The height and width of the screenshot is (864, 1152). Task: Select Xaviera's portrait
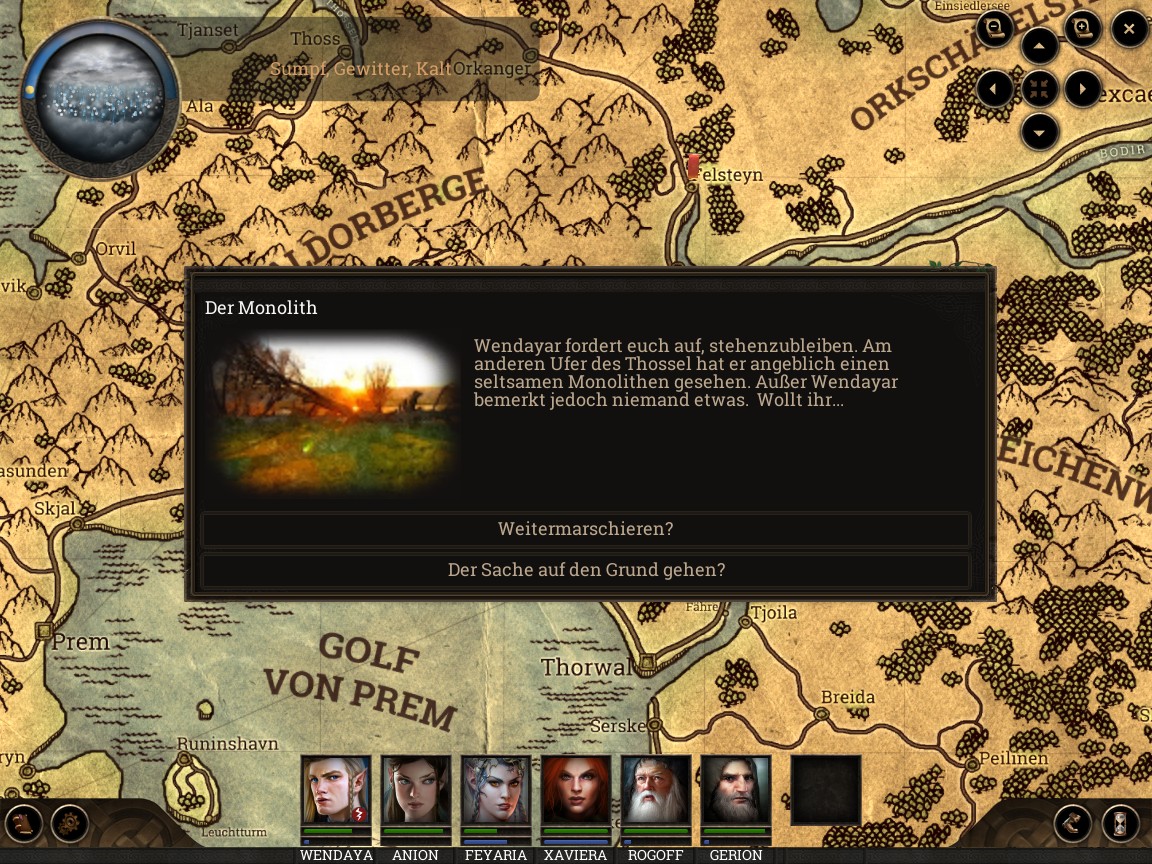(576, 790)
